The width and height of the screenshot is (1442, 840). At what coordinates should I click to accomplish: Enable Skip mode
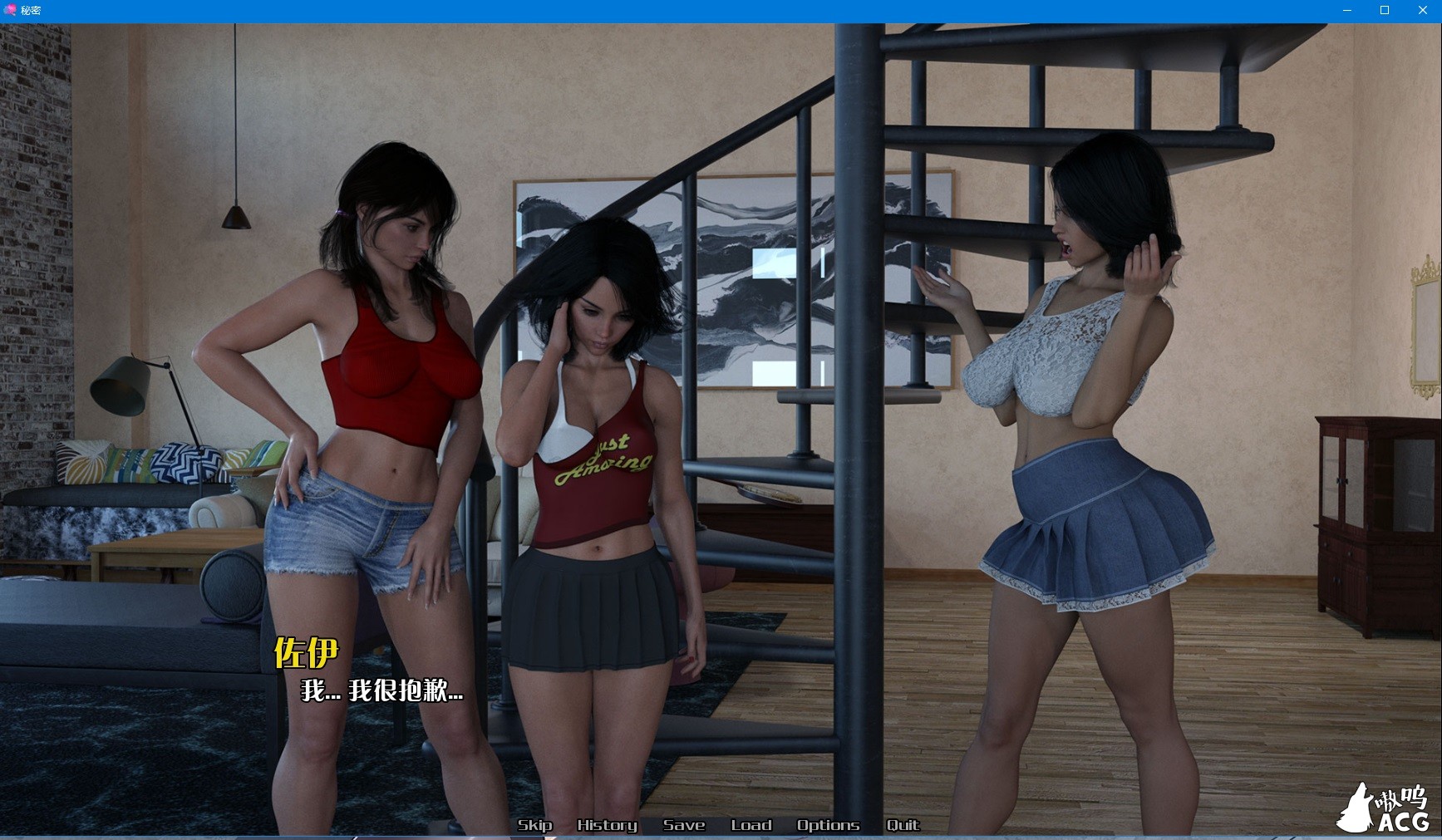click(x=536, y=825)
